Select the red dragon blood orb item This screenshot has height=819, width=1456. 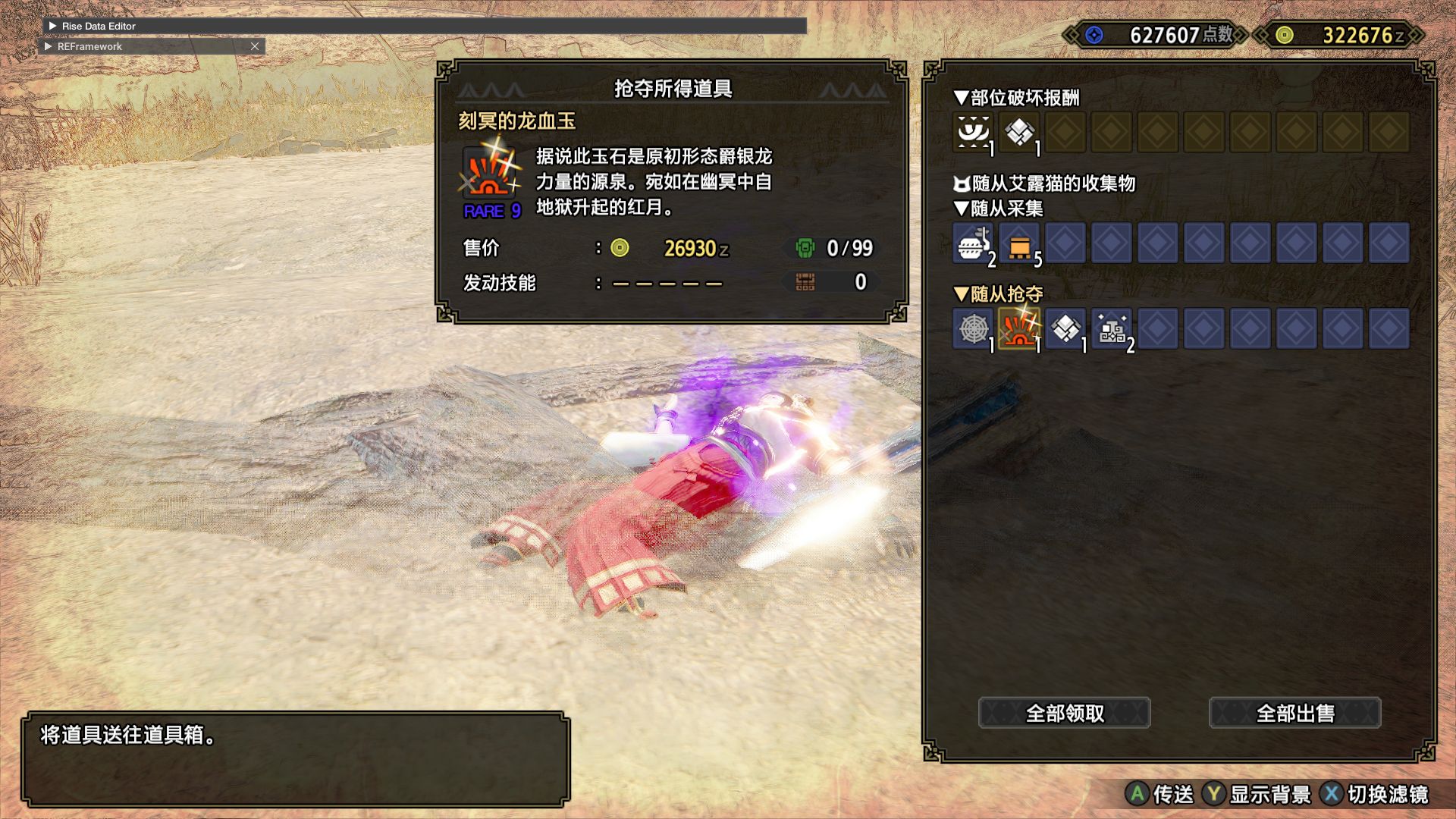tap(1019, 329)
